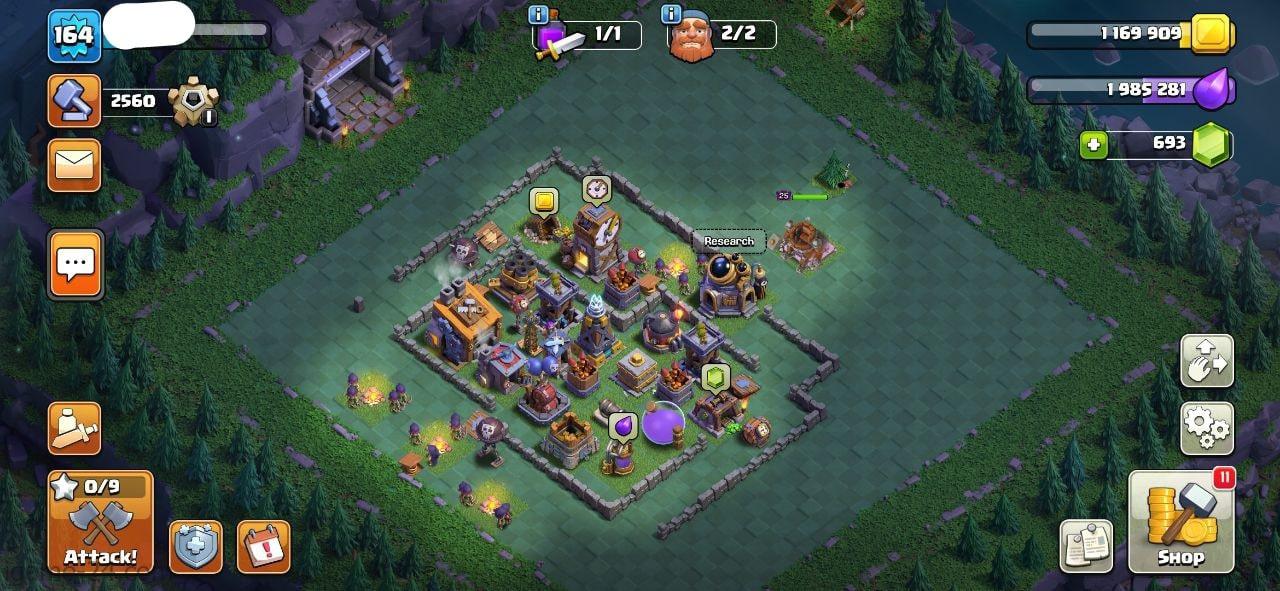The image size is (1280, 591).
Task: Show Master Builder info
Action: [x=670, y=15]
